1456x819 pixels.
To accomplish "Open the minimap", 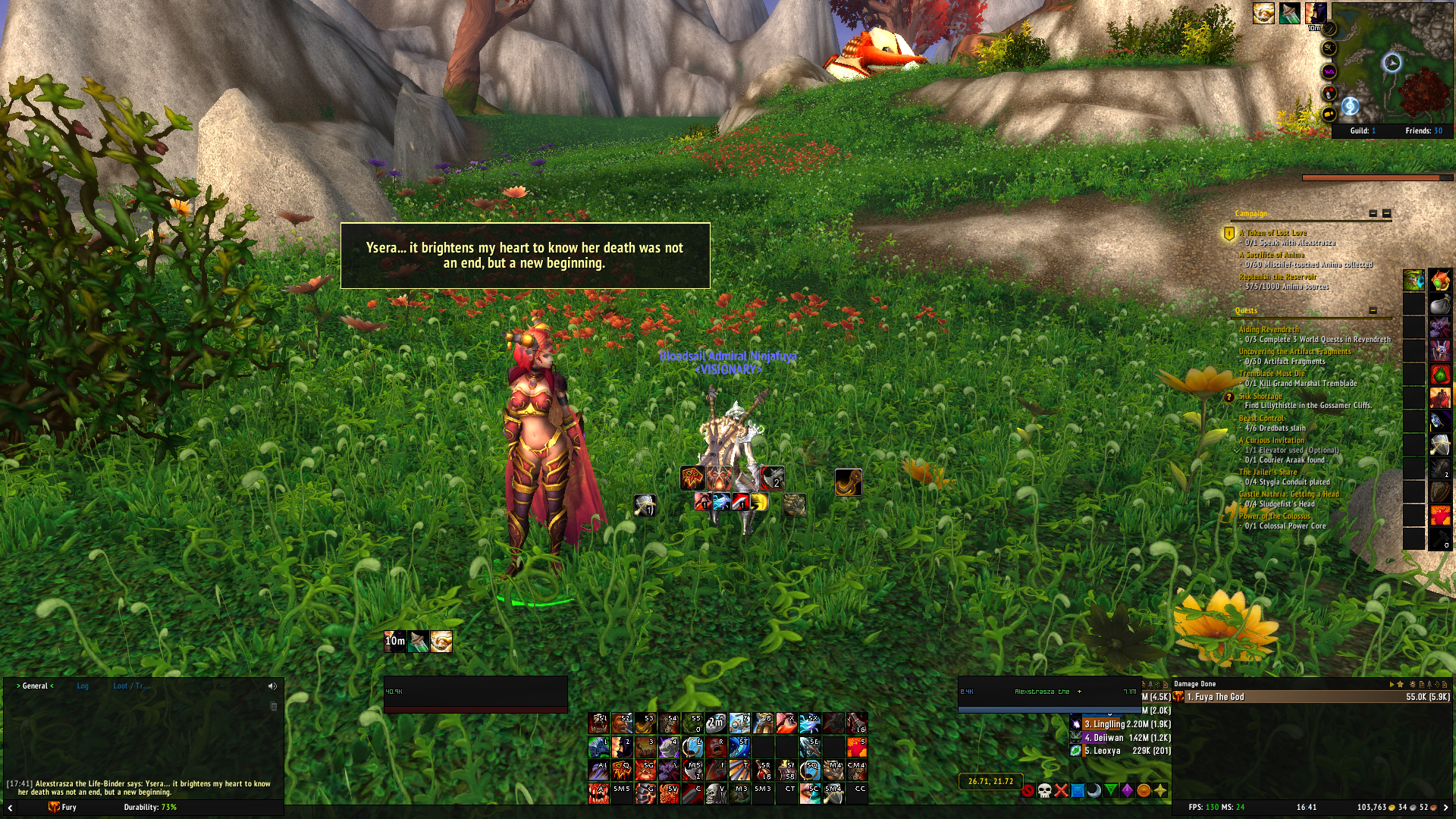I will [1392, 63].
